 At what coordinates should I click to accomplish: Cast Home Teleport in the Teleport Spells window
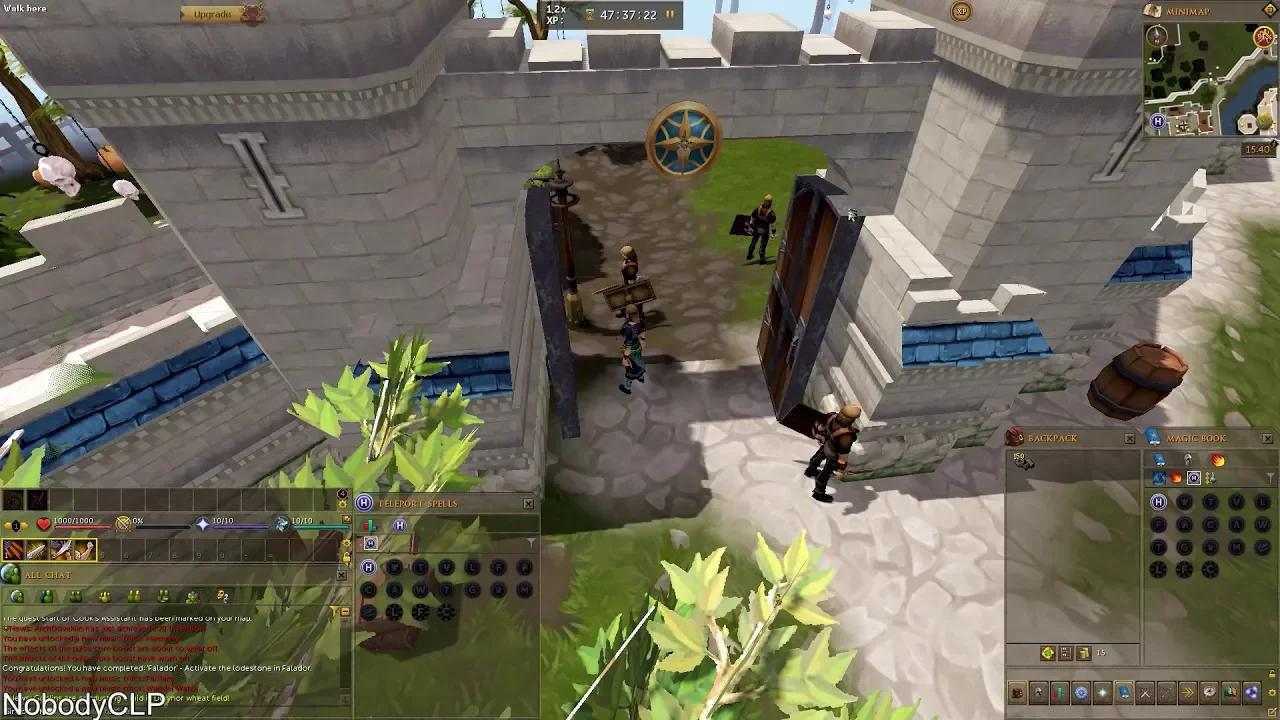point(368,566)
